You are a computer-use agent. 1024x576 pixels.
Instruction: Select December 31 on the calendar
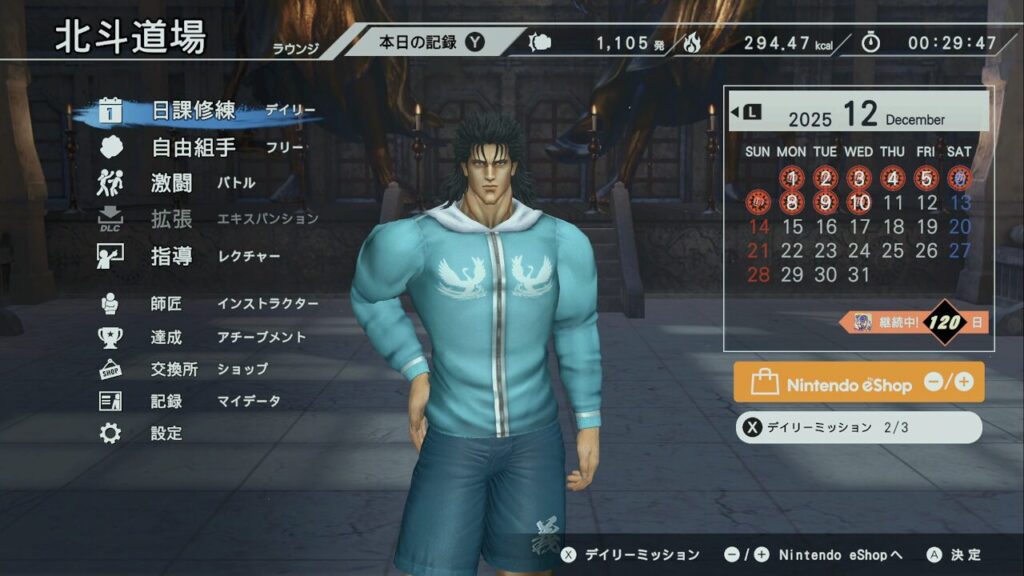859,274
